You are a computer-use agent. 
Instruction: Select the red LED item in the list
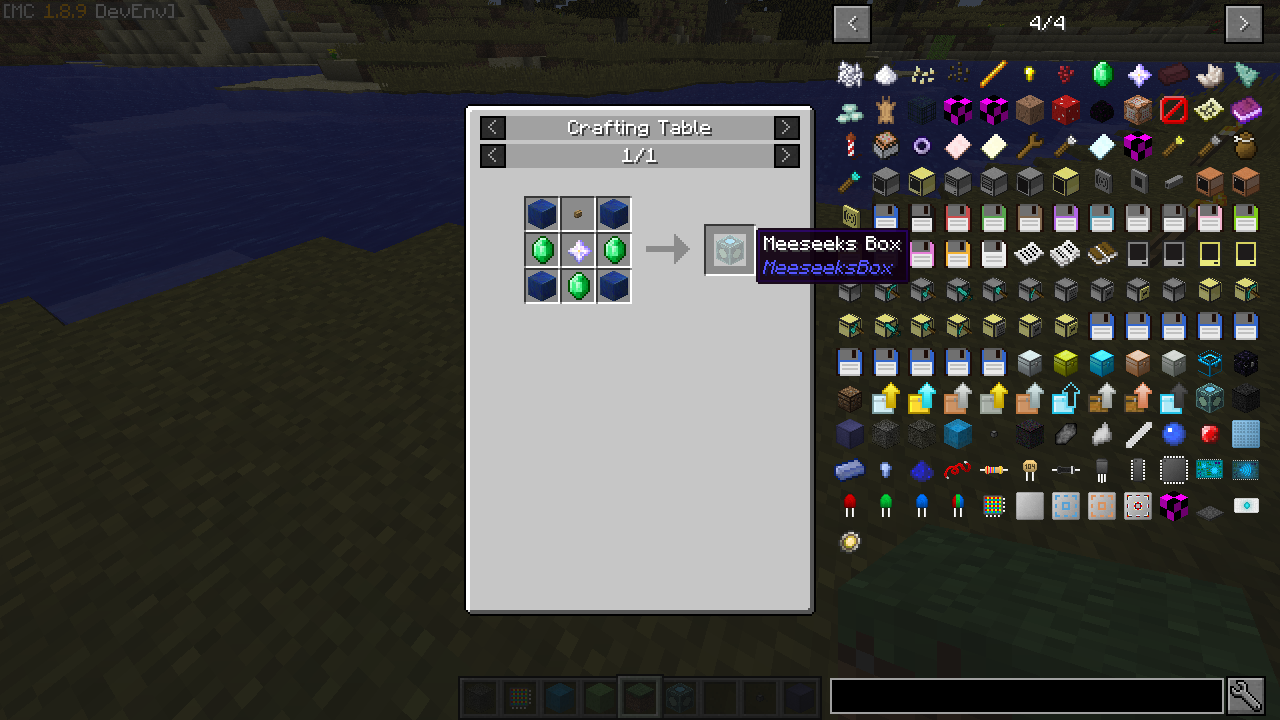tap(850, 506)
